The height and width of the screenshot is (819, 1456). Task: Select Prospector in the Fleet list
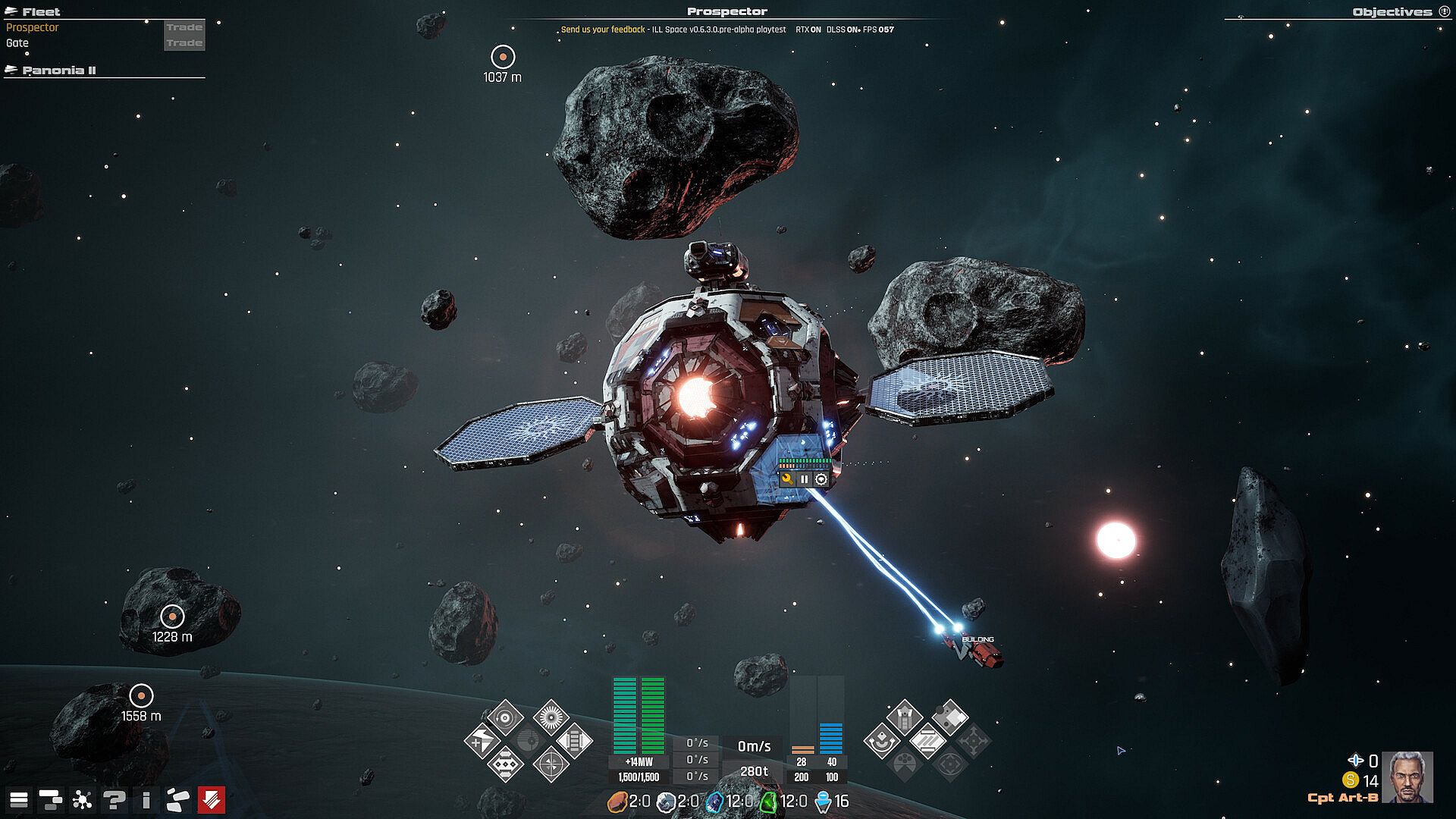point(33,27)
